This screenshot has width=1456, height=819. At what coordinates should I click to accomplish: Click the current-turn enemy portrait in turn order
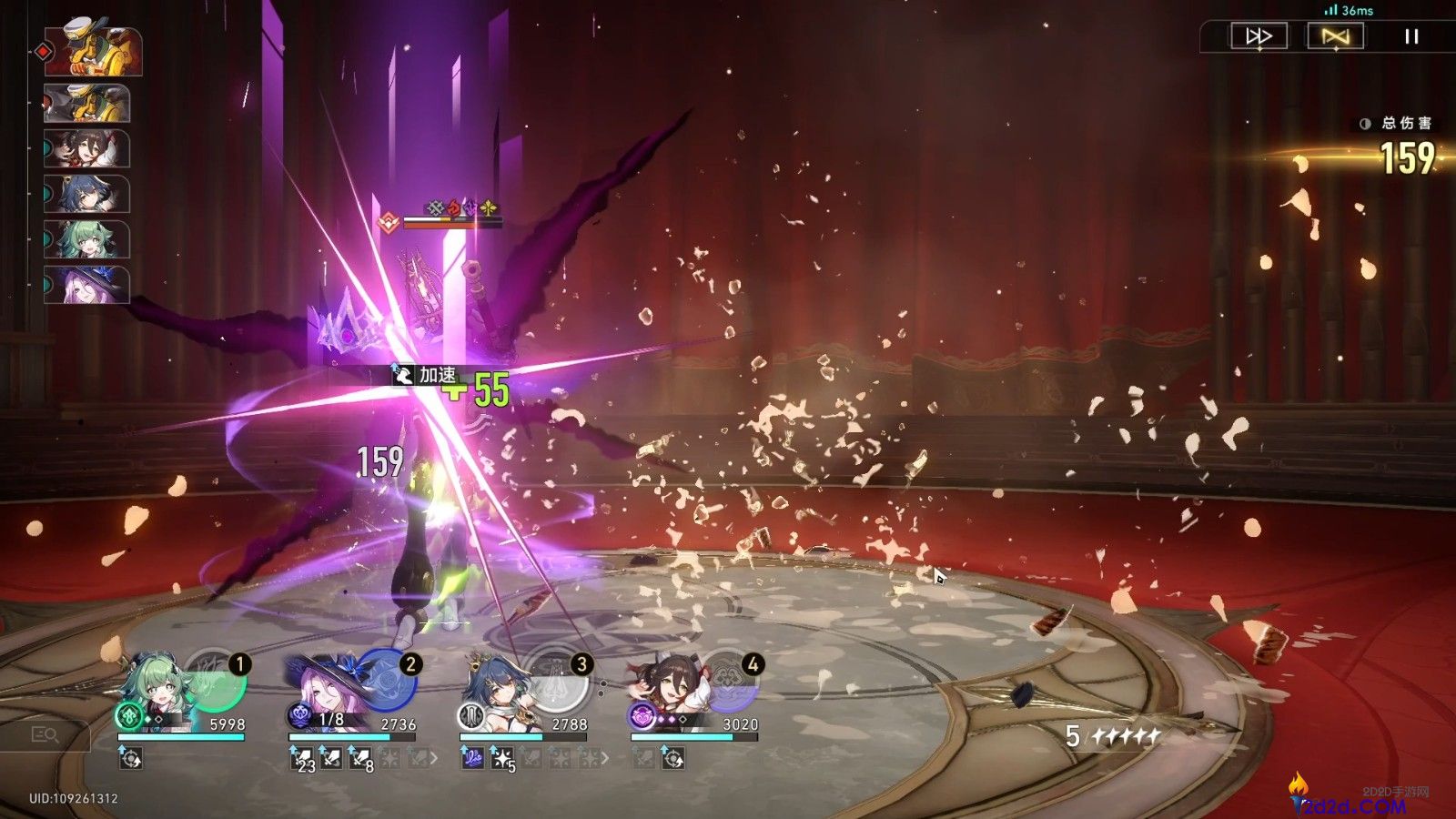93,51
